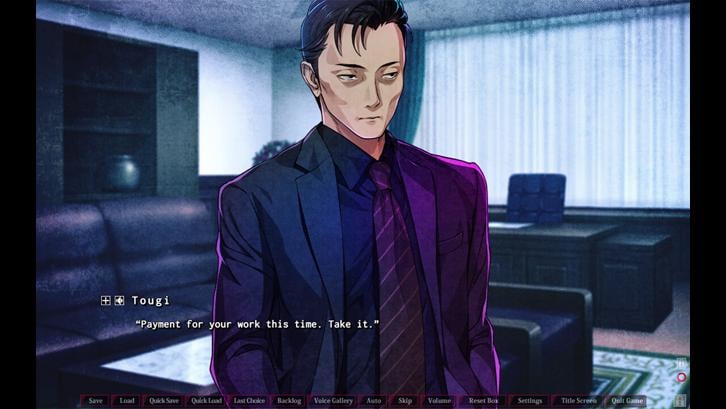The height and width of the screenshot is (409, 726).
Task: Return to the Title Screen
Action: click(x=578, y=401)
